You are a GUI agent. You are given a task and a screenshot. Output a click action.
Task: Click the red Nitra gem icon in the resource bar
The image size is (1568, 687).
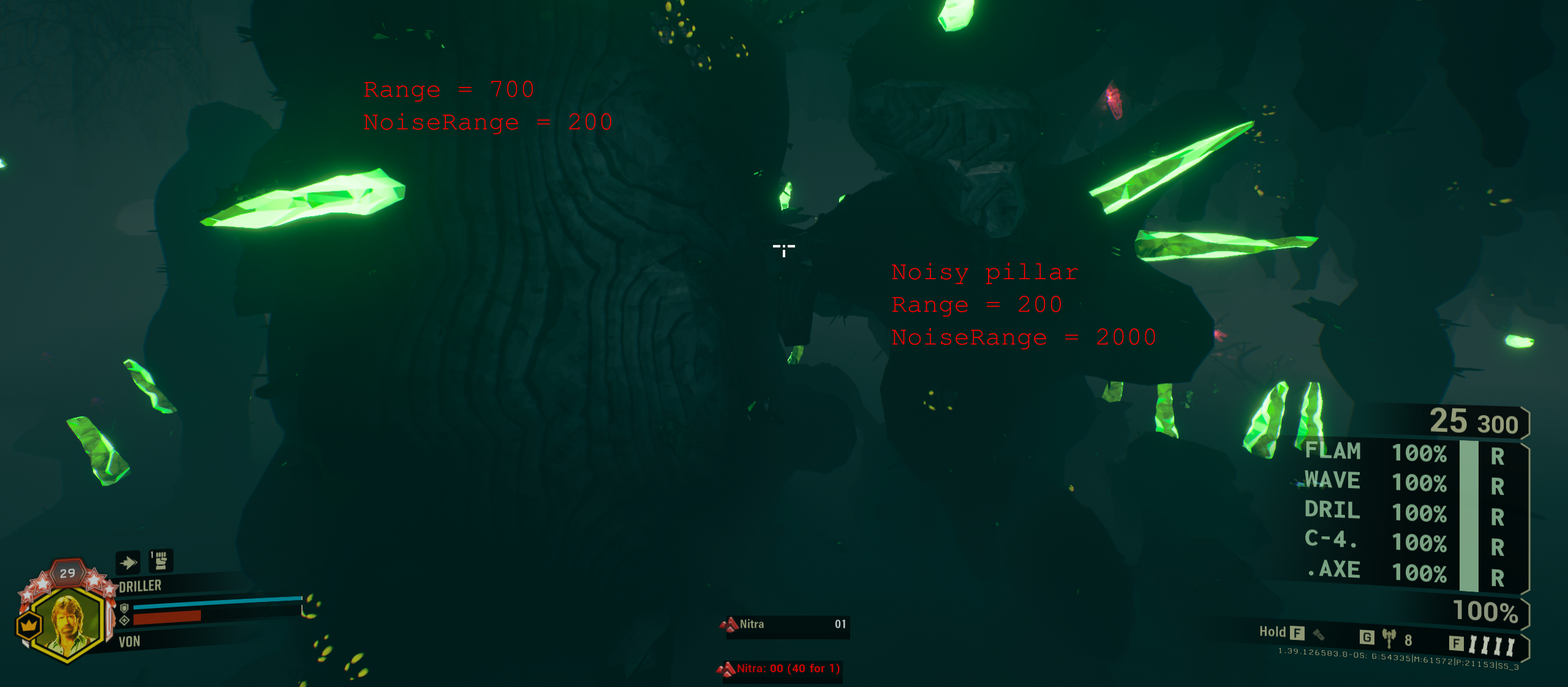(729, 624)
